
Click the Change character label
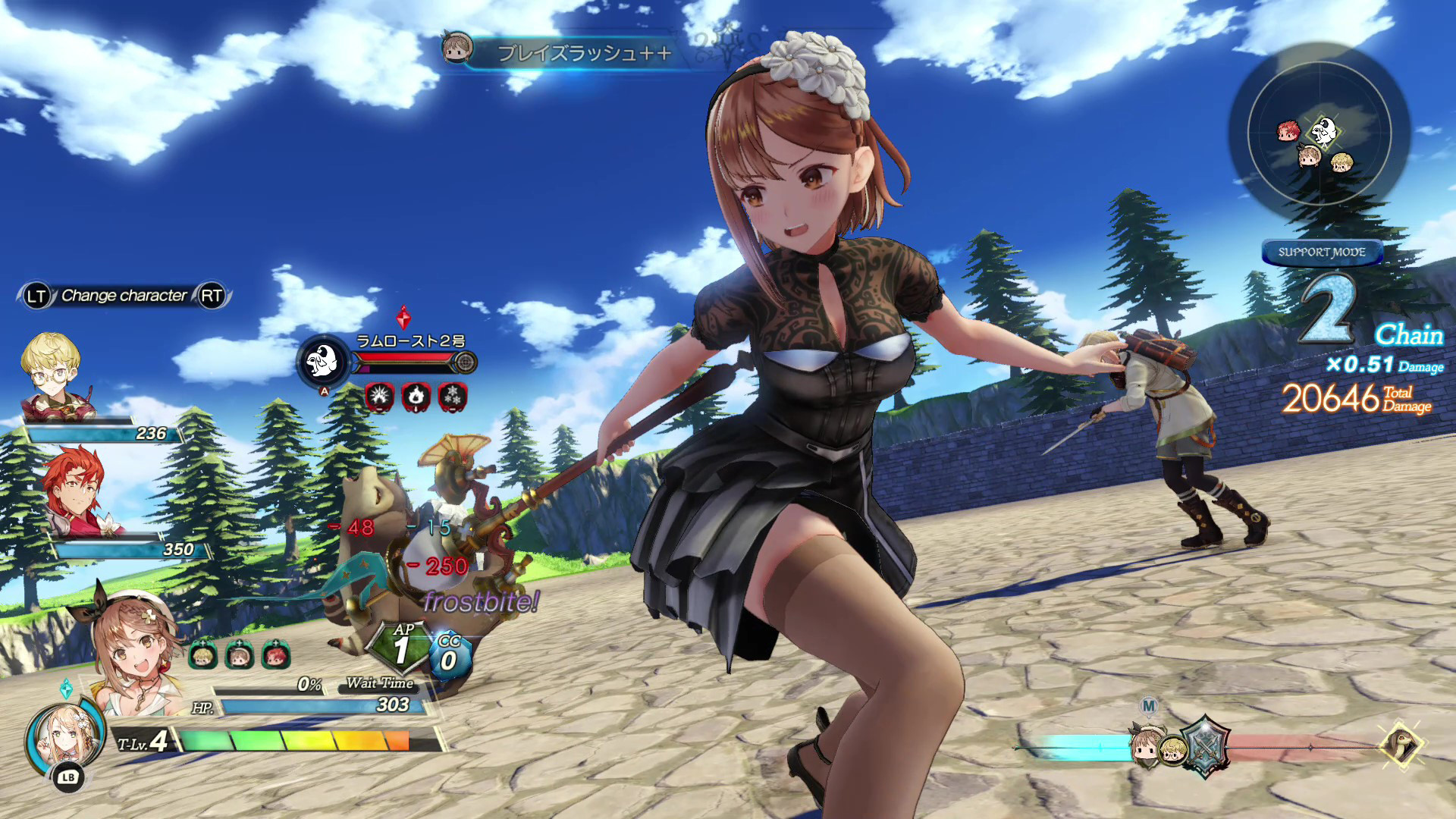(x=124, y=296)
